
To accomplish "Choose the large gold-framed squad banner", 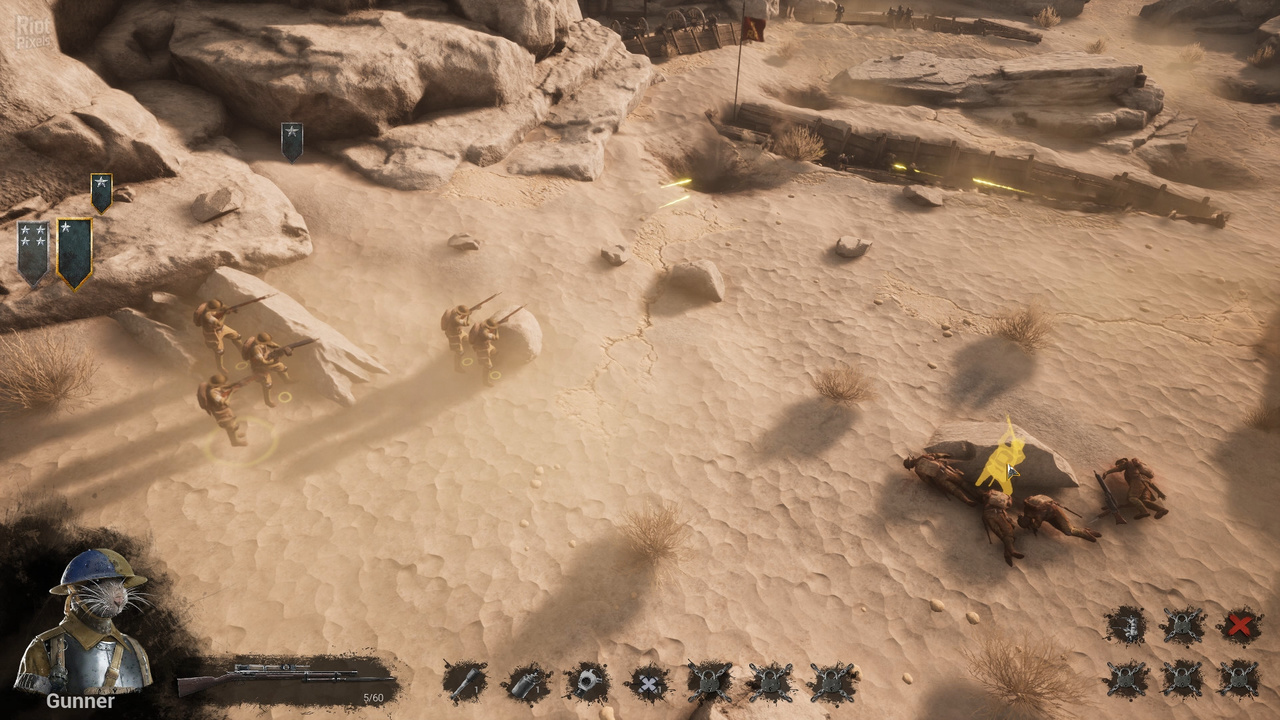I will click(74, 253).
